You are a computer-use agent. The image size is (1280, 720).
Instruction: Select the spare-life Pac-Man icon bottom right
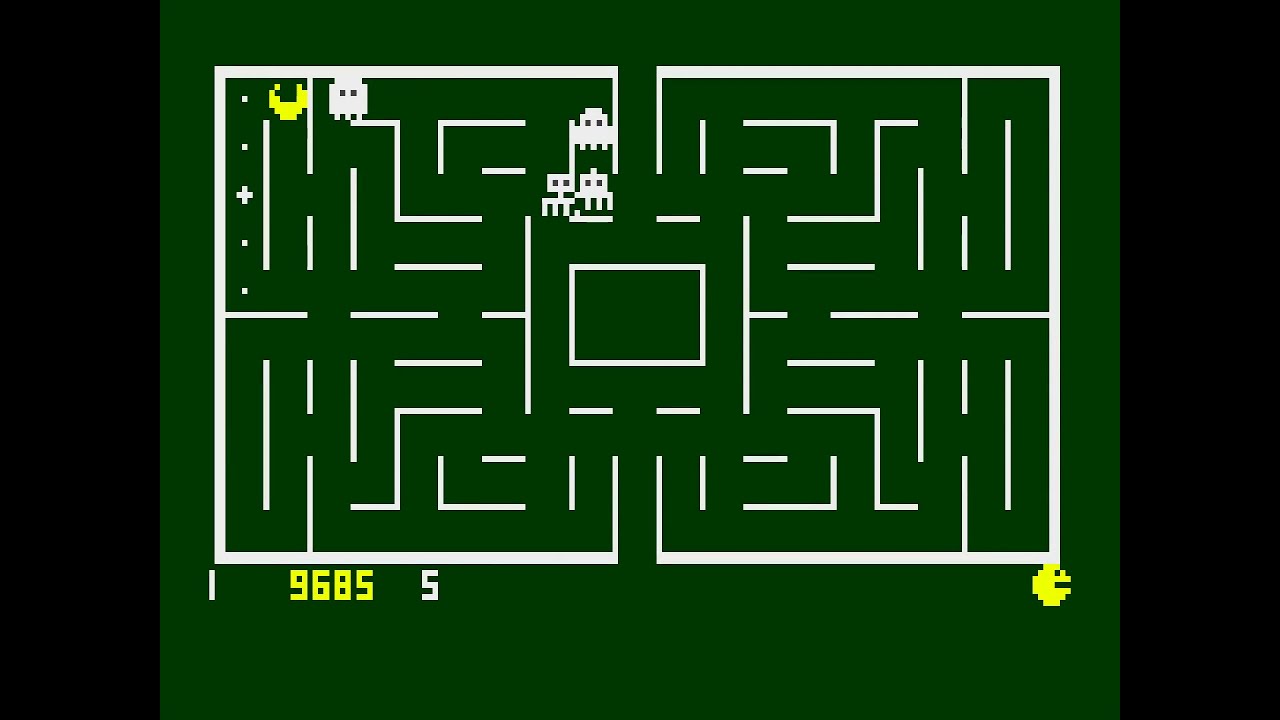click(1051, 585)
